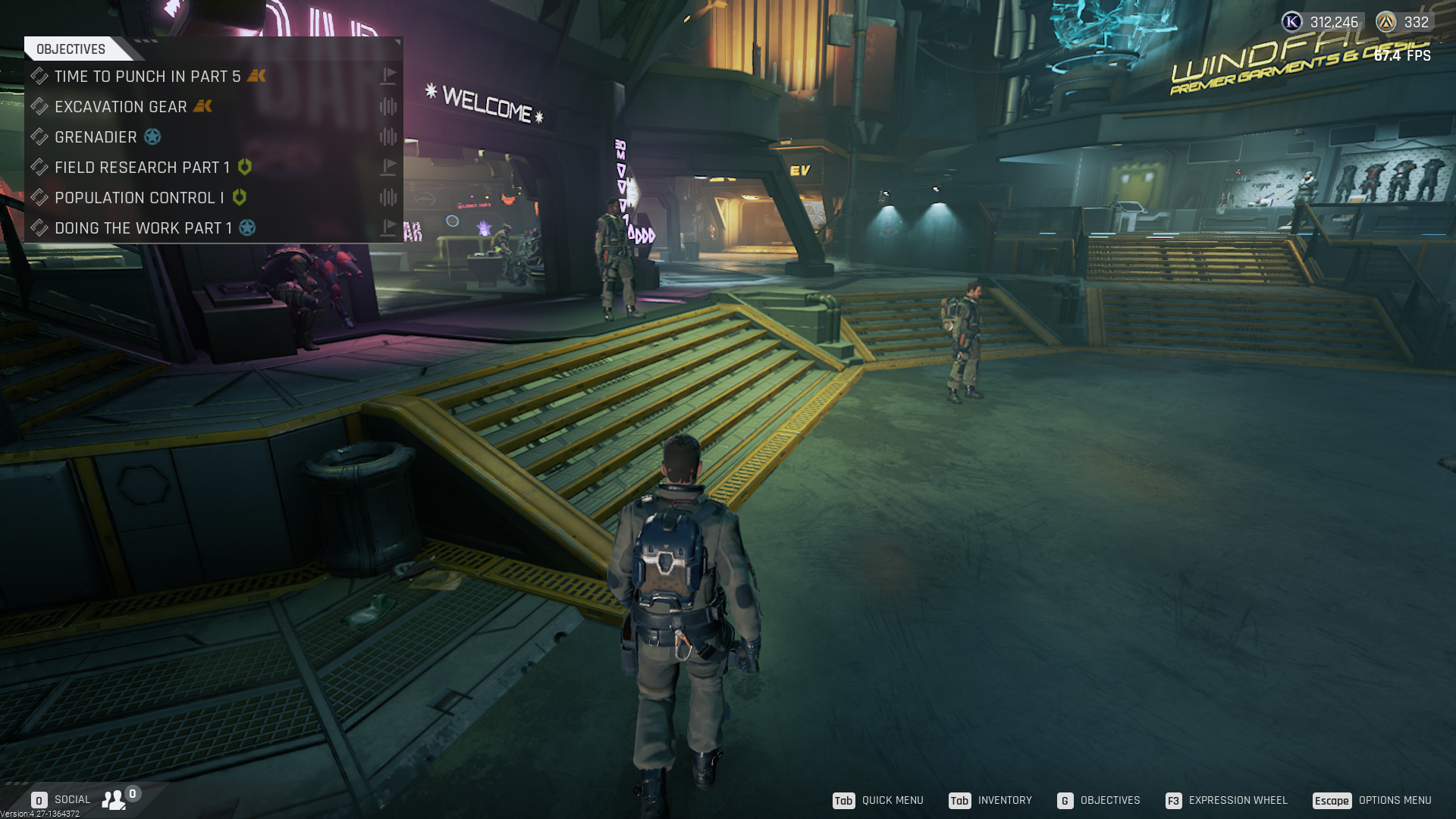1456x819 pixels.
Task: Select the Excavation Gear objective
Action: pyautogui.click(x=121, y=107)
